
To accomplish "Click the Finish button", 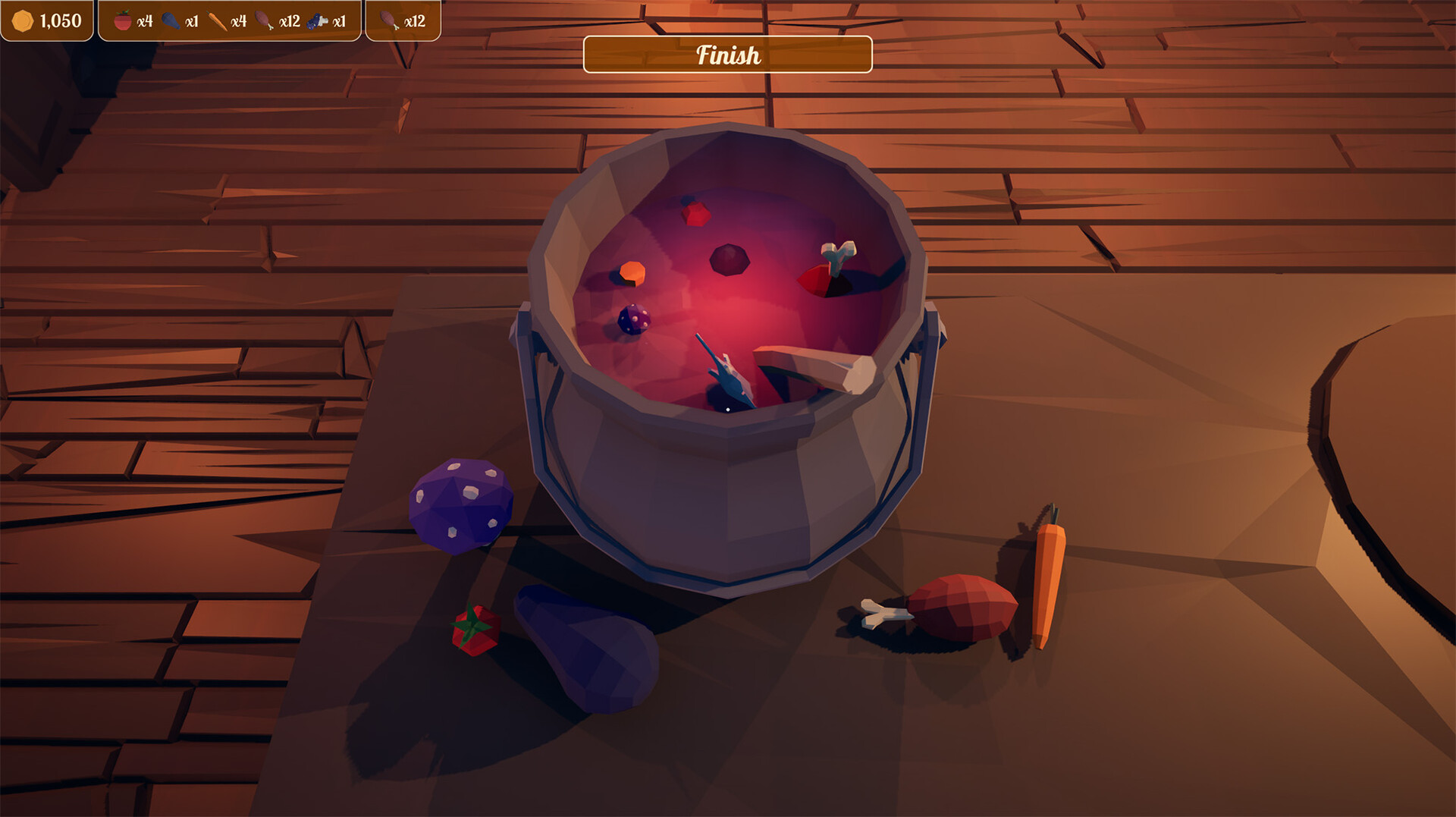I will pyautogui.click(x=726, y=55).
